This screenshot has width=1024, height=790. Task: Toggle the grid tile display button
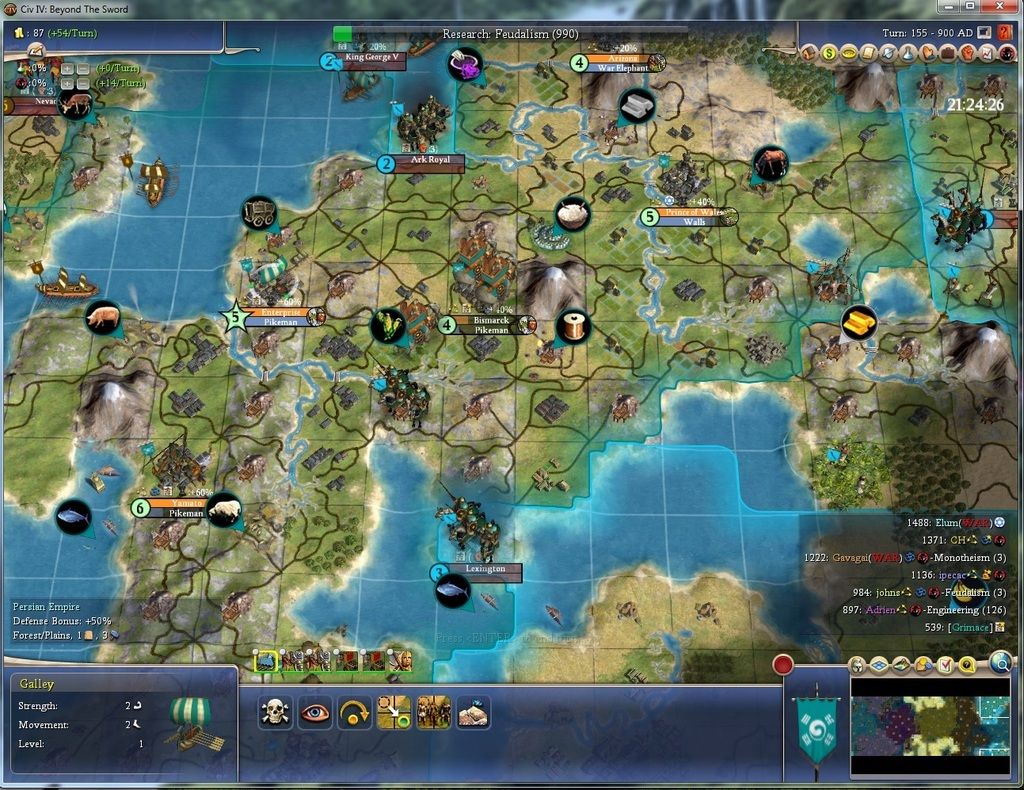(879, 665)
